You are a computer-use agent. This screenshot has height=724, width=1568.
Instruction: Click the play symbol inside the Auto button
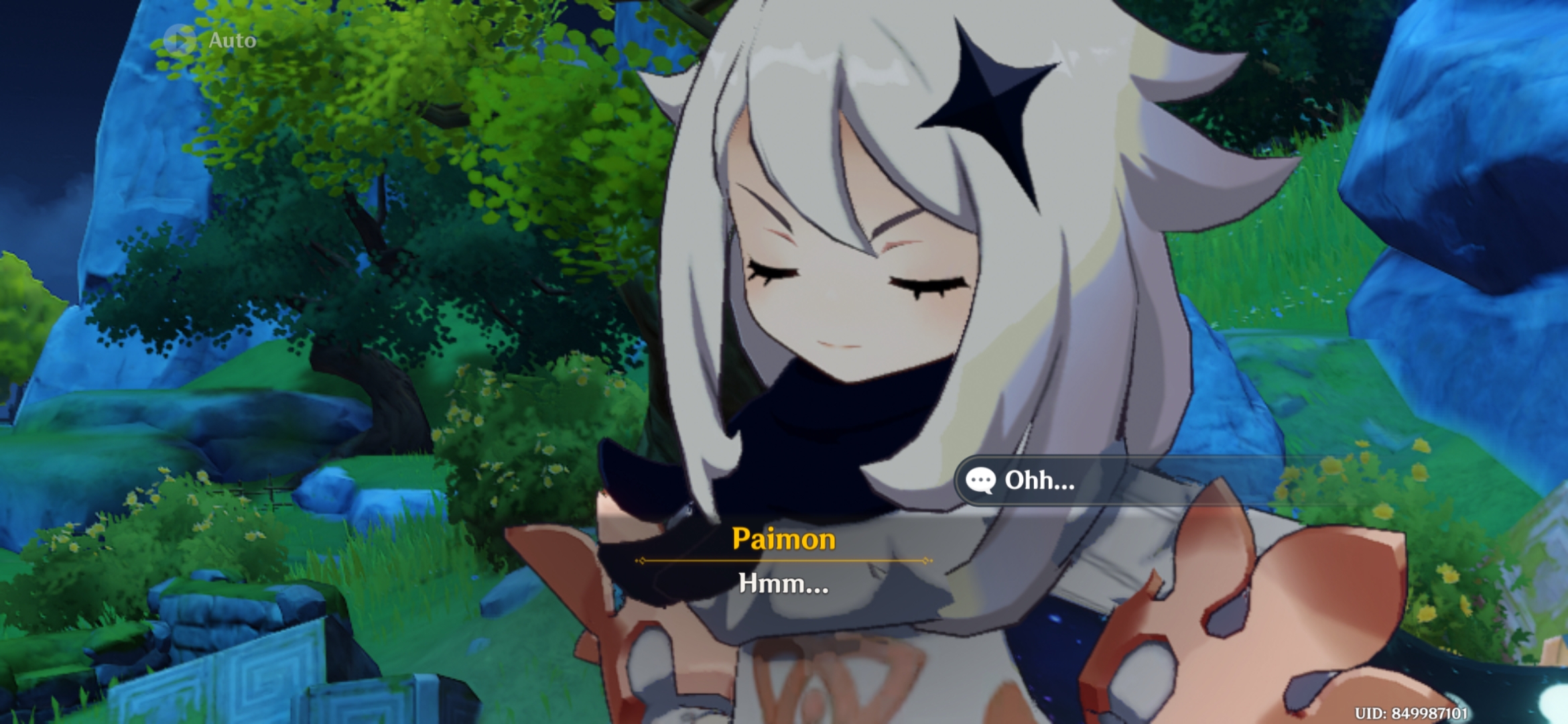point(180,40)
